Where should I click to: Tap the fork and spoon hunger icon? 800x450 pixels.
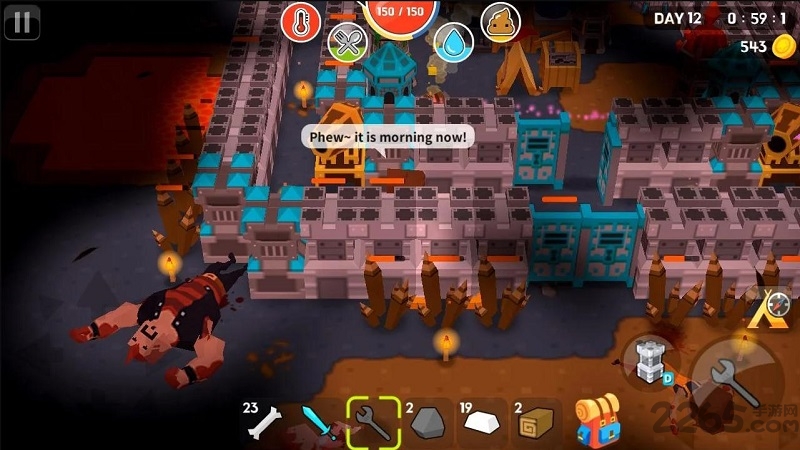click(x=347, y=42)
